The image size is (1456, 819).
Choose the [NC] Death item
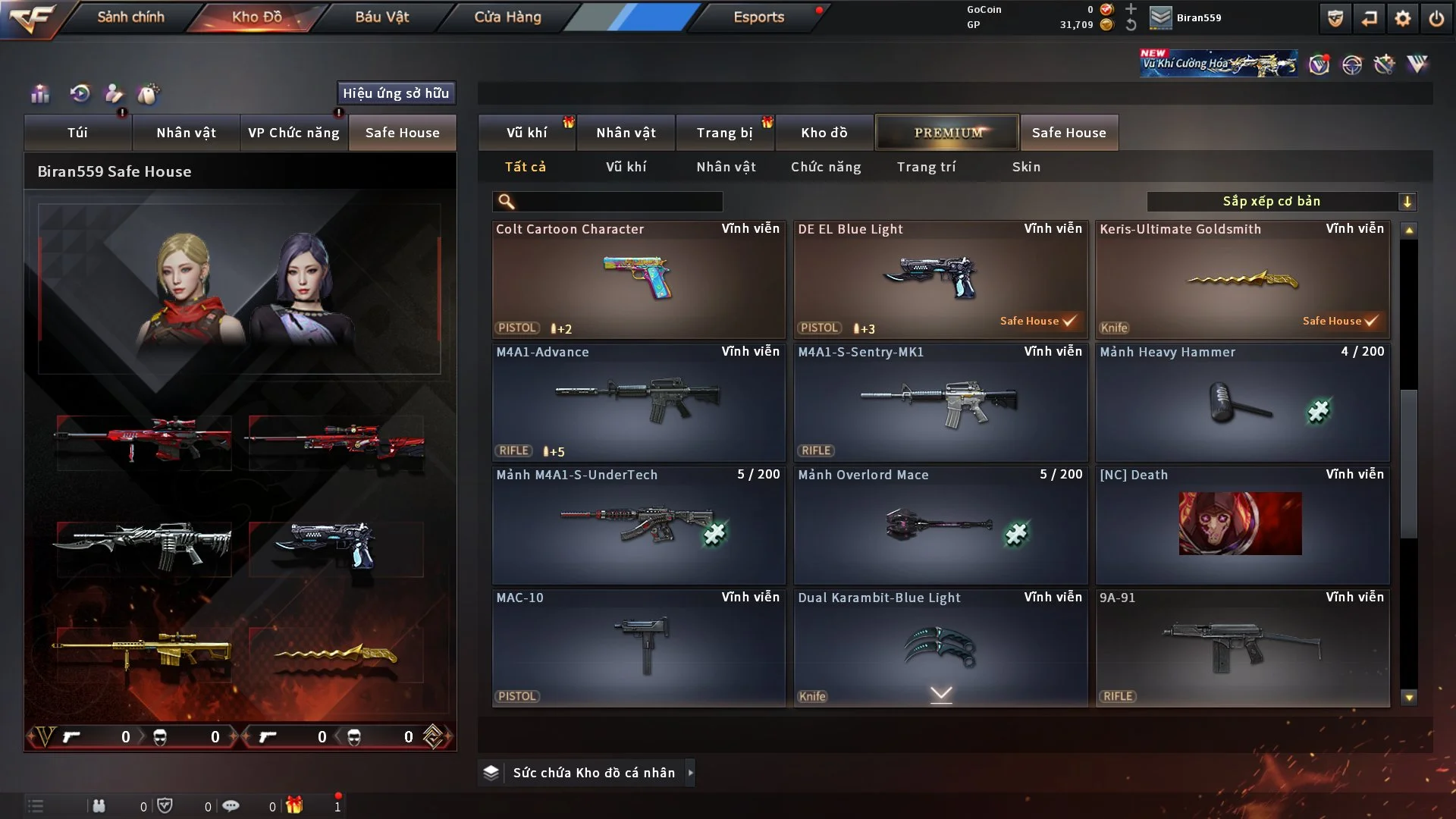click(1242, 526)
